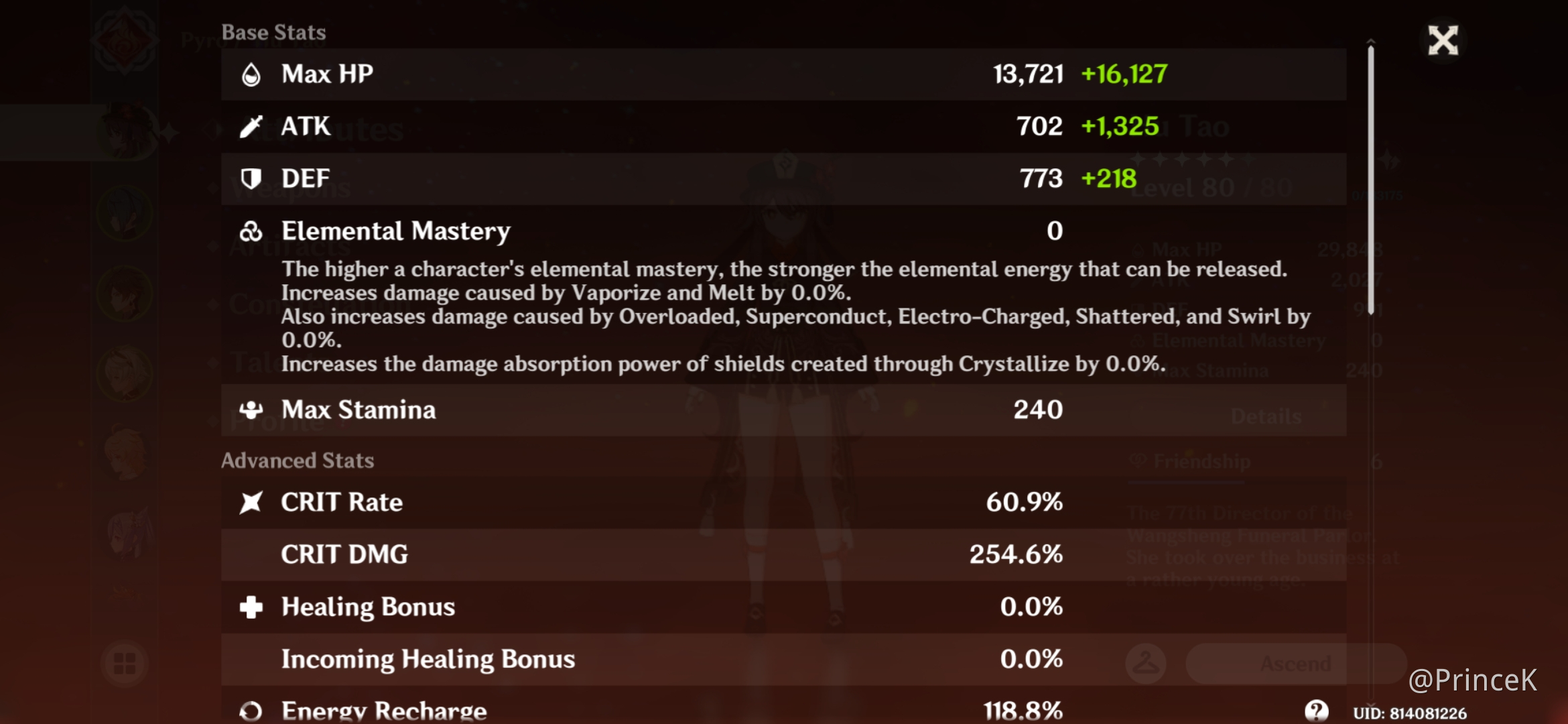
Task: Select the CRIT Rate star icon
Action: click(251, 501)
